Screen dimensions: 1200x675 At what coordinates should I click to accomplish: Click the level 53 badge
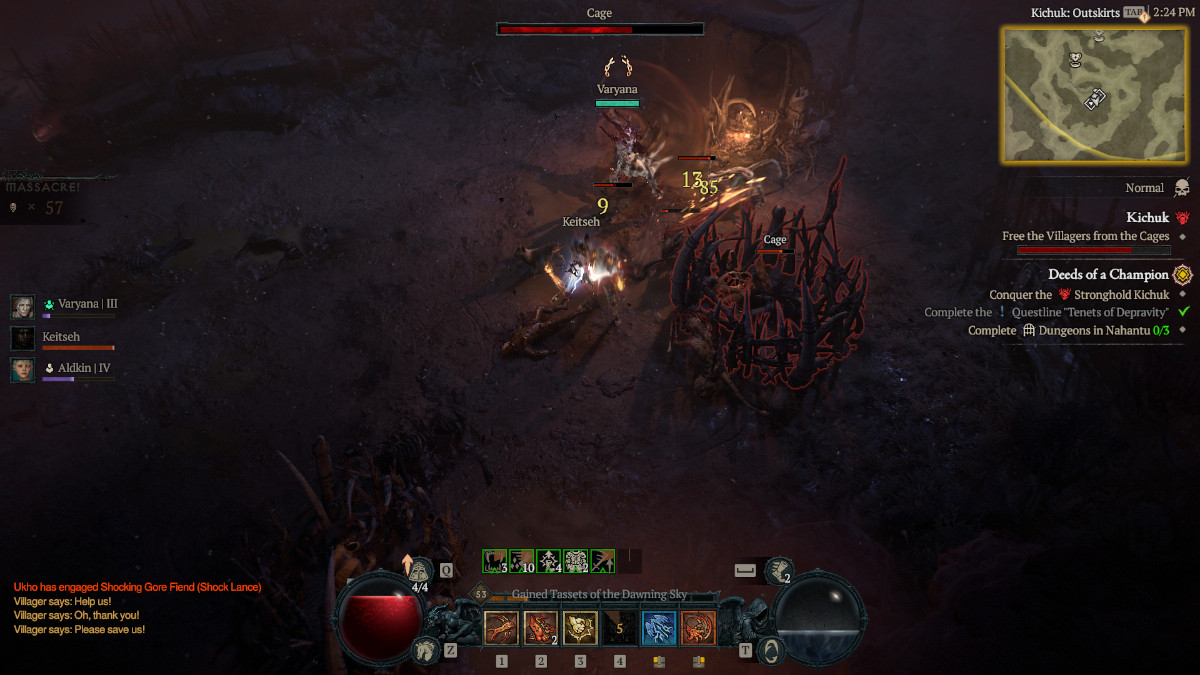(481, 595)
